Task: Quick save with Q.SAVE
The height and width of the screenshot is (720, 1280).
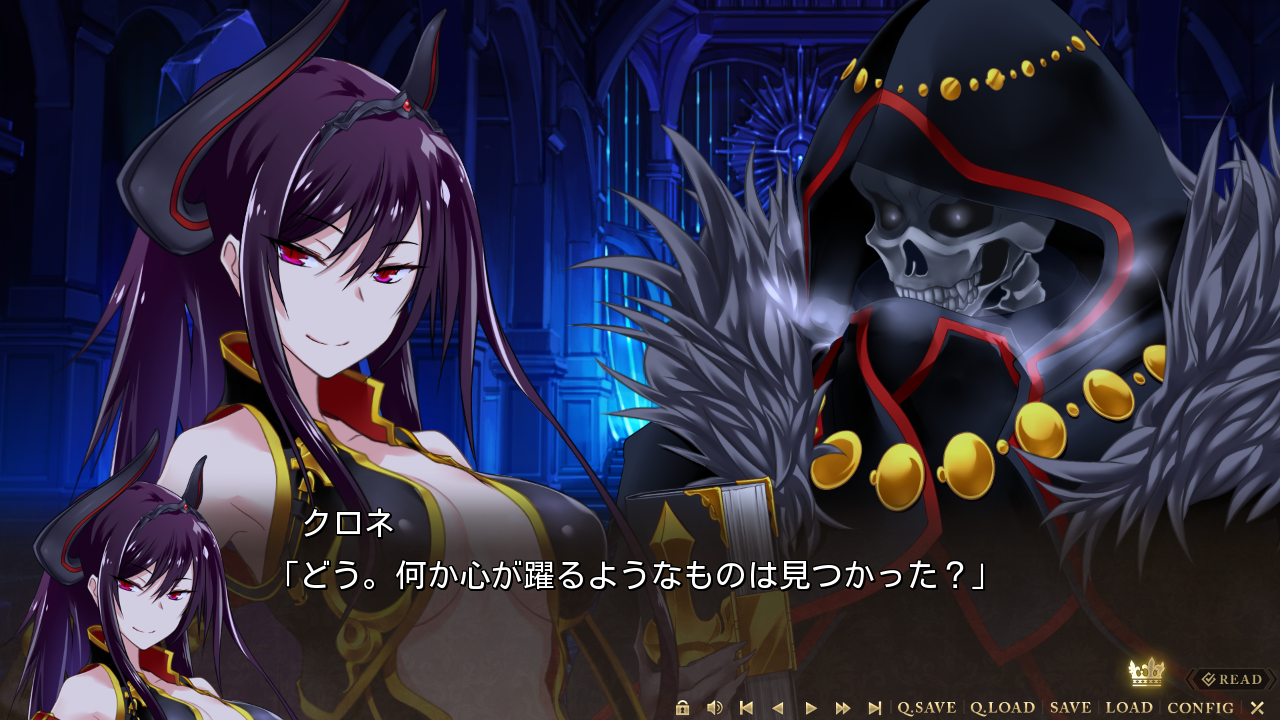Action: (927, 708)
